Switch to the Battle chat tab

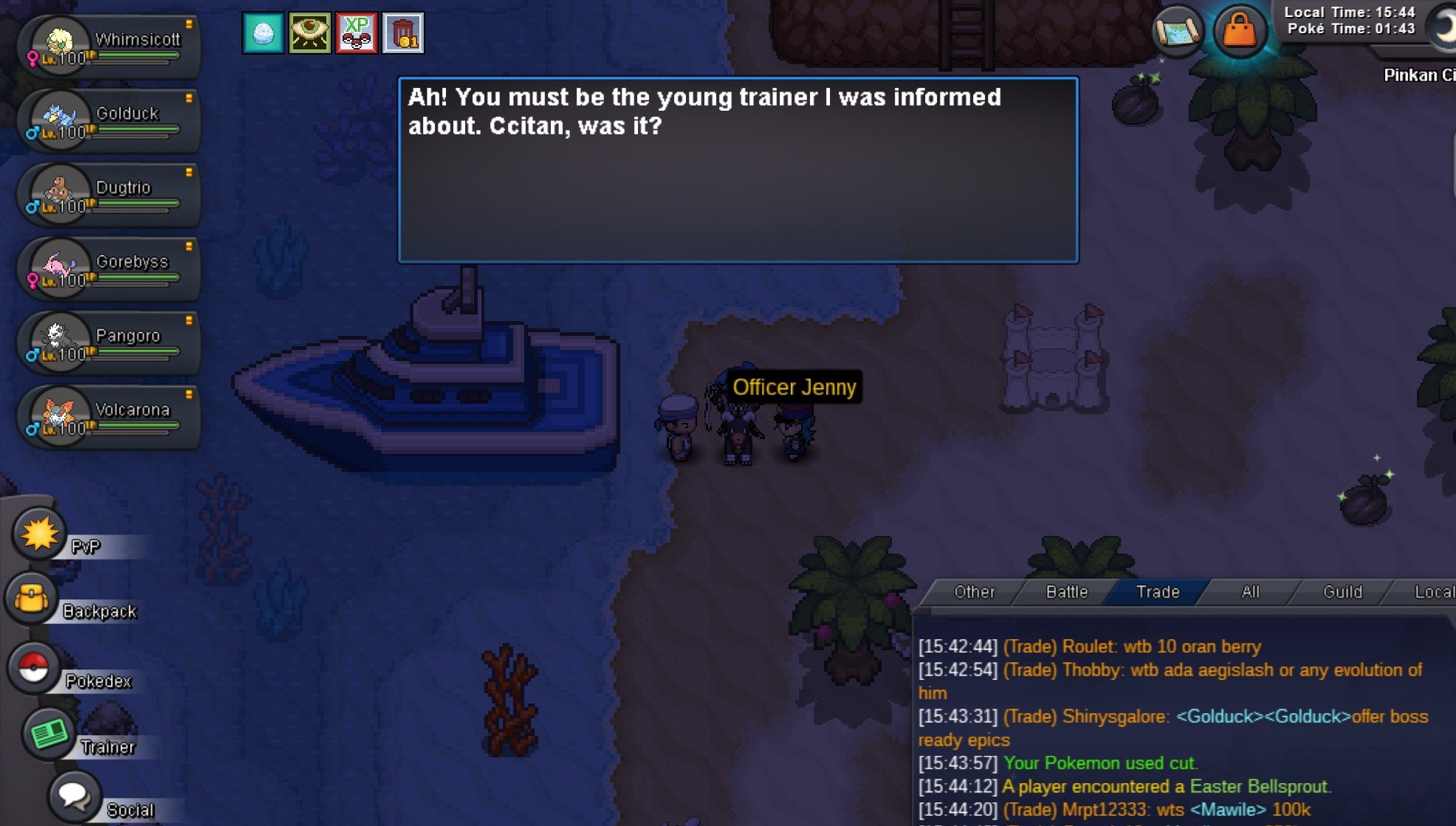click(1066, 592)
